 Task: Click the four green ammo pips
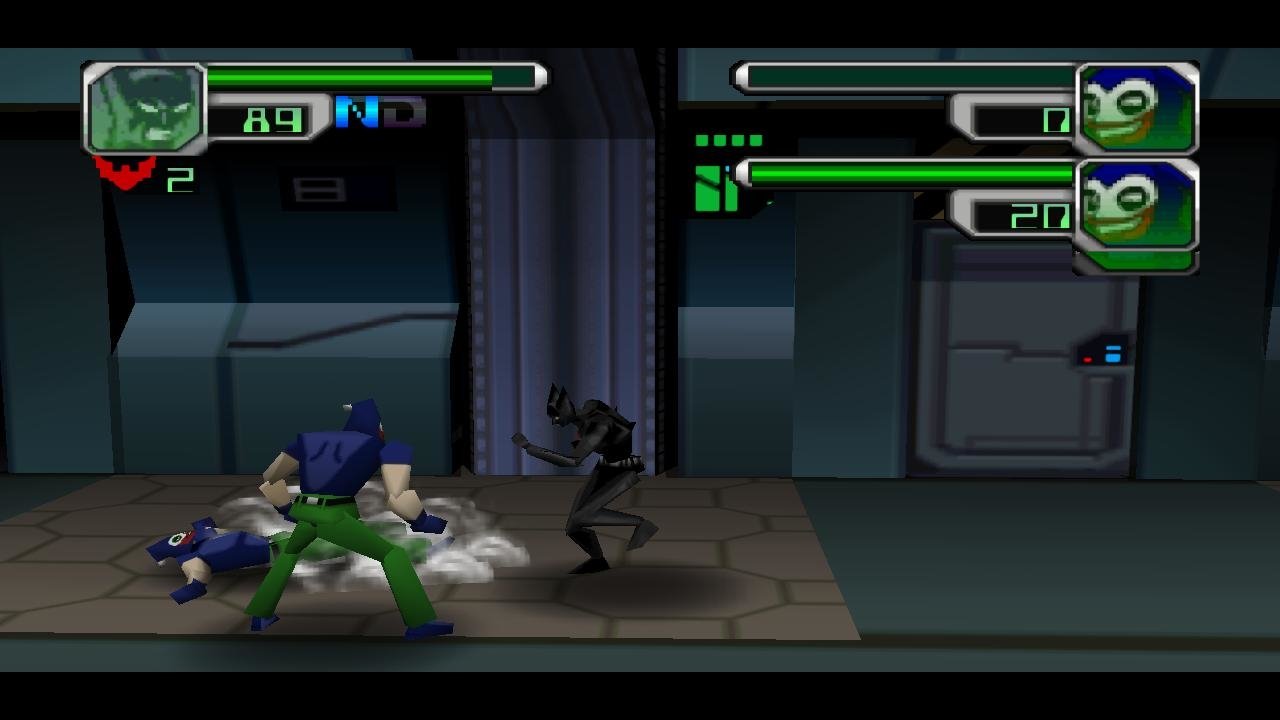click(x=728, y=140)
